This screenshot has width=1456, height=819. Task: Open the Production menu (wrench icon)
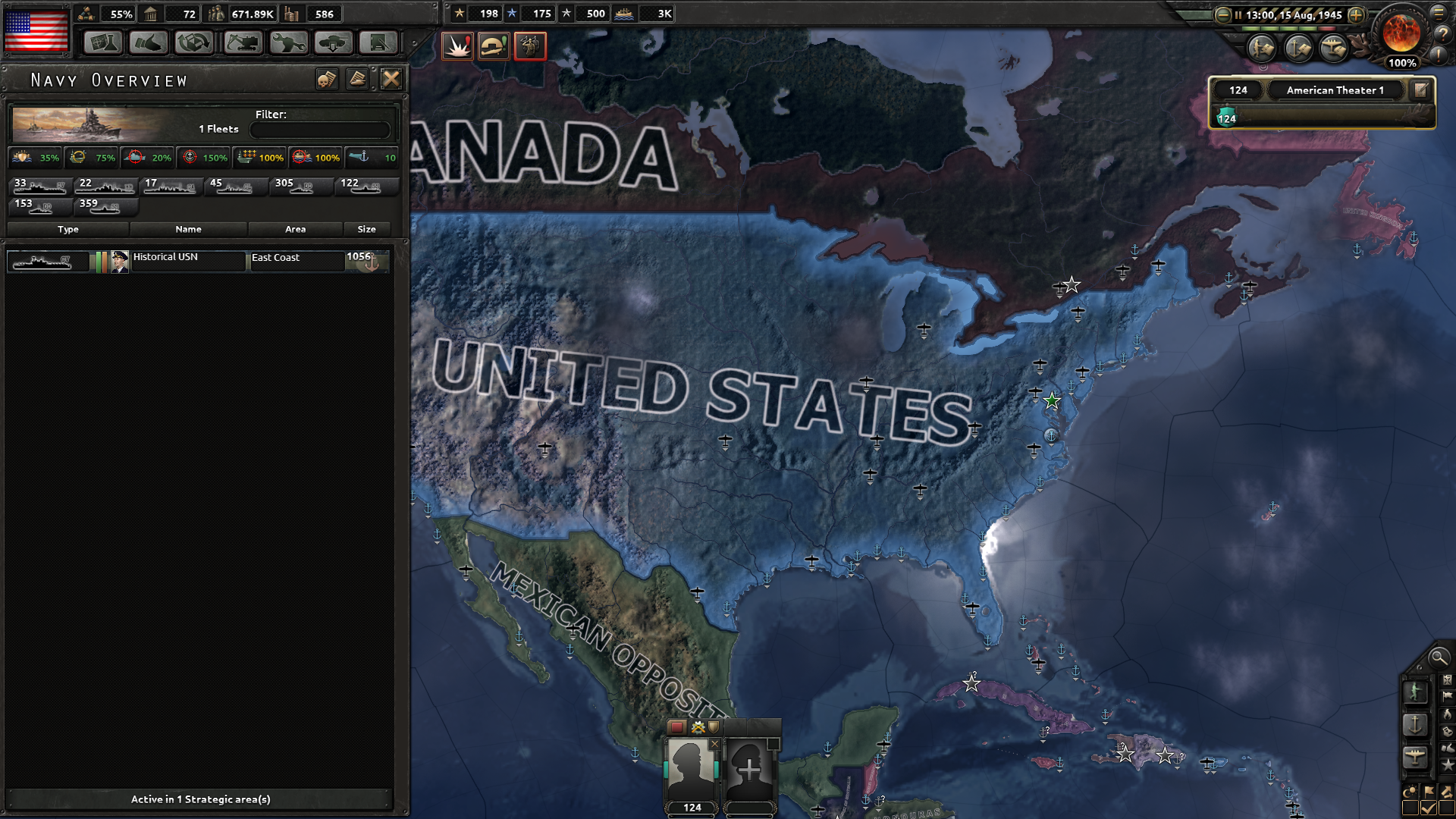[287, 43]
